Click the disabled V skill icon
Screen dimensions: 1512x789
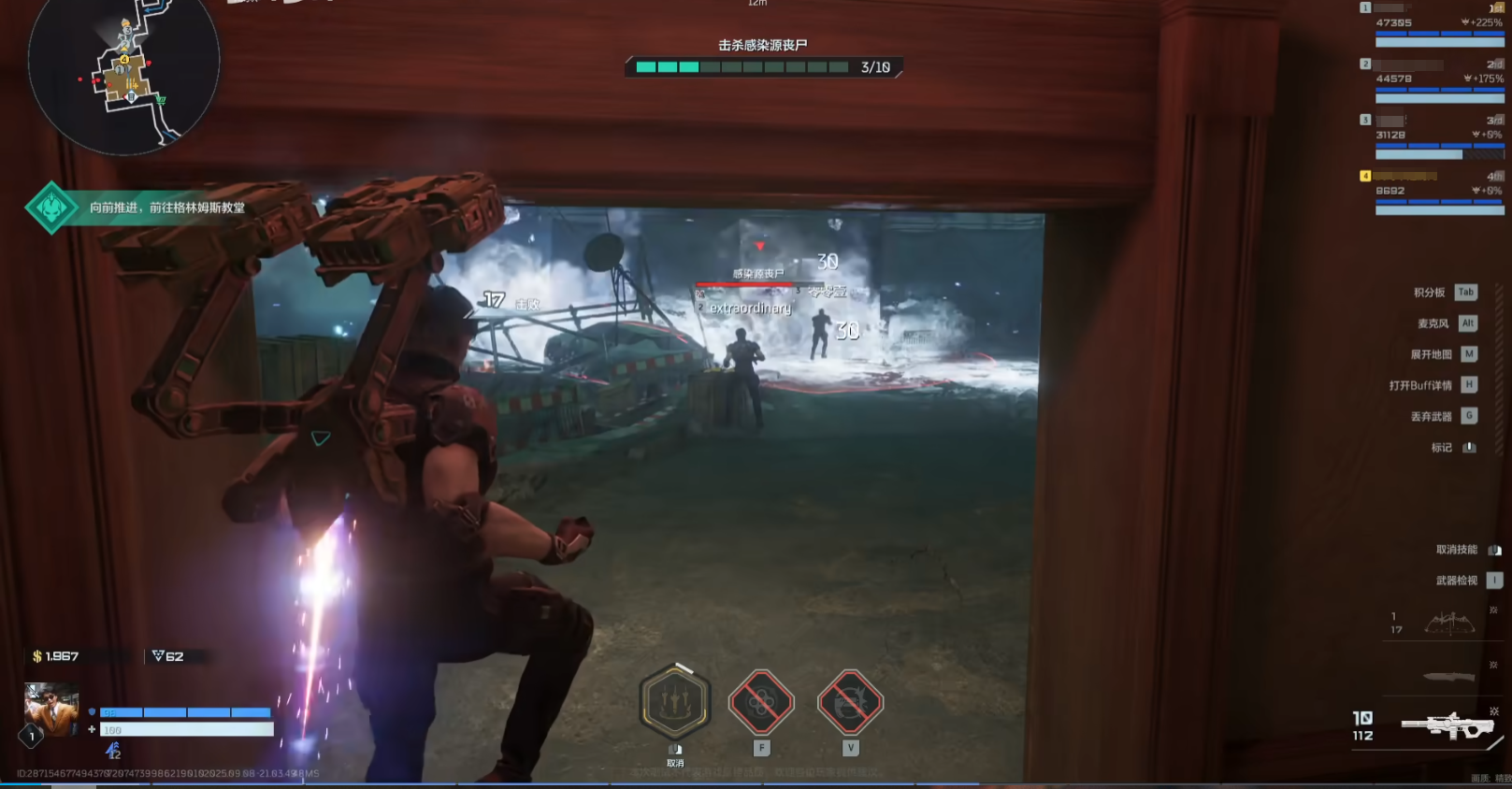(850, 703)
